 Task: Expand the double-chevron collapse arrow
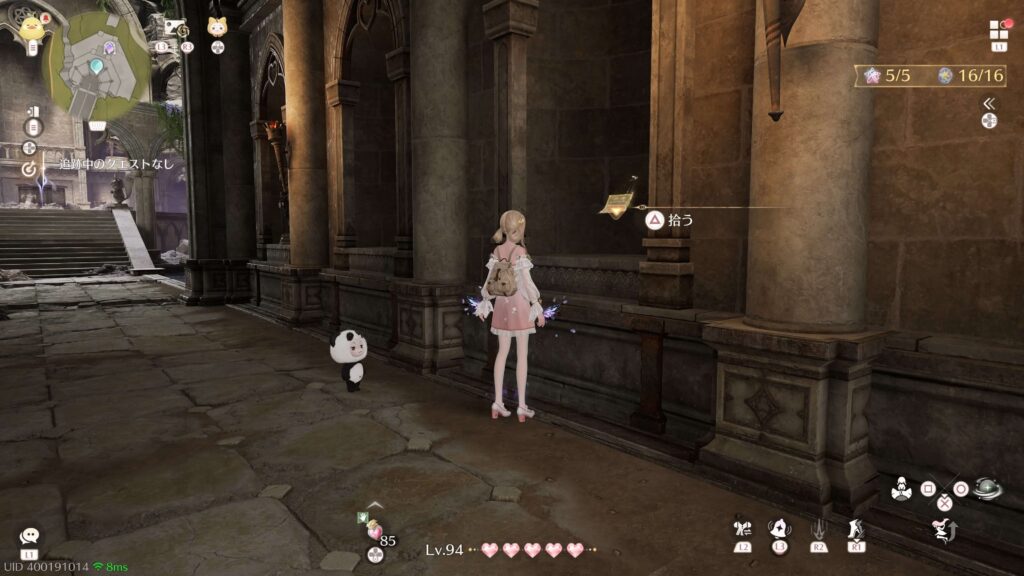(989, 103)
